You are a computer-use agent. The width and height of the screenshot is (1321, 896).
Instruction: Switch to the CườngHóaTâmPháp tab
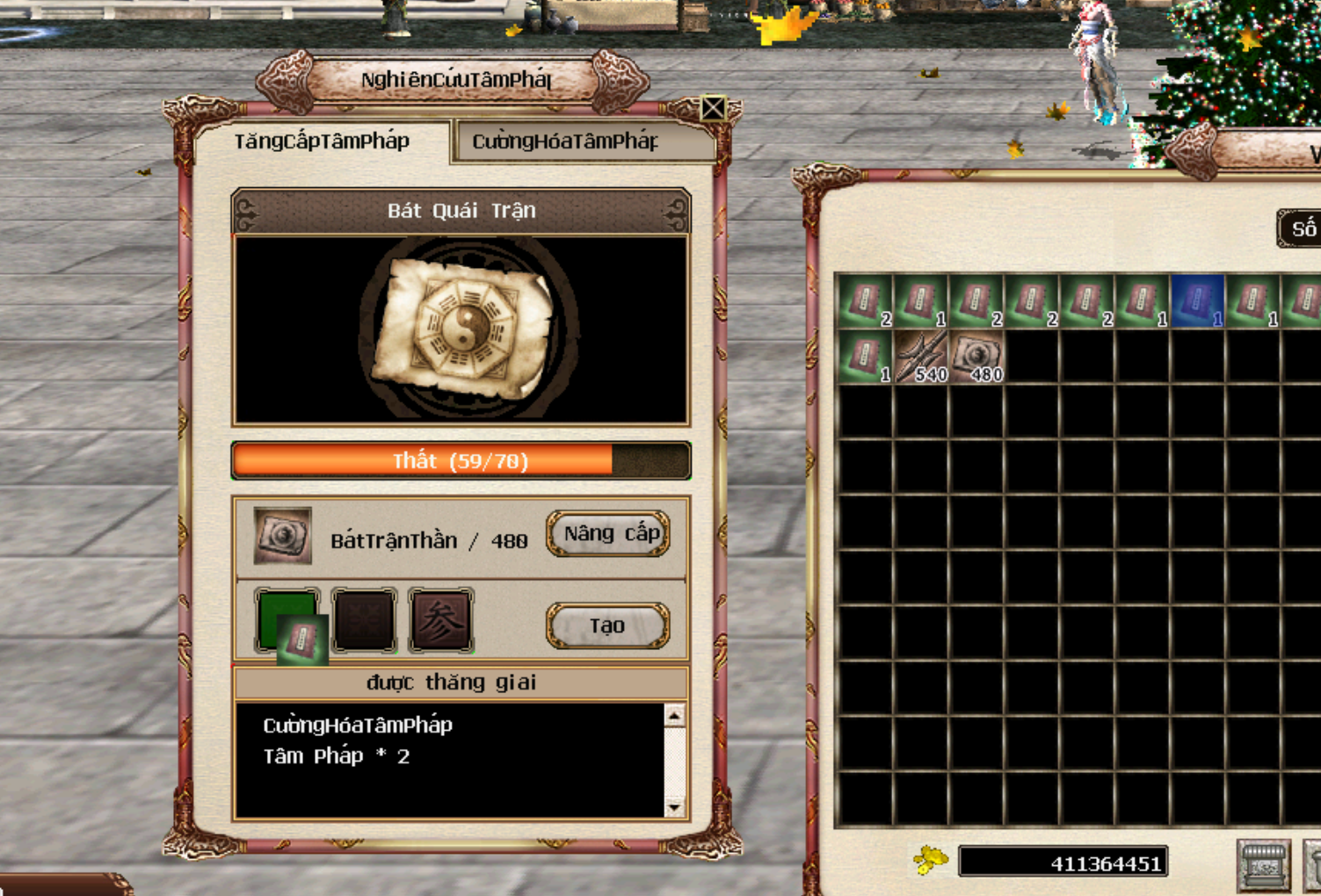564,141
